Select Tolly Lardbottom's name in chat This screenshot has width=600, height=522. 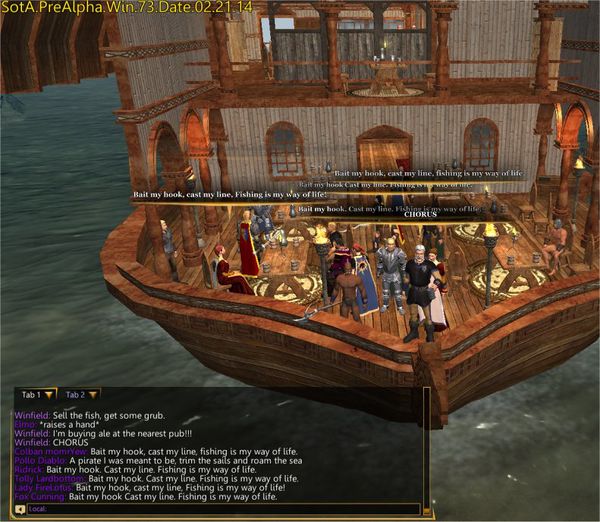coord(46,478)
